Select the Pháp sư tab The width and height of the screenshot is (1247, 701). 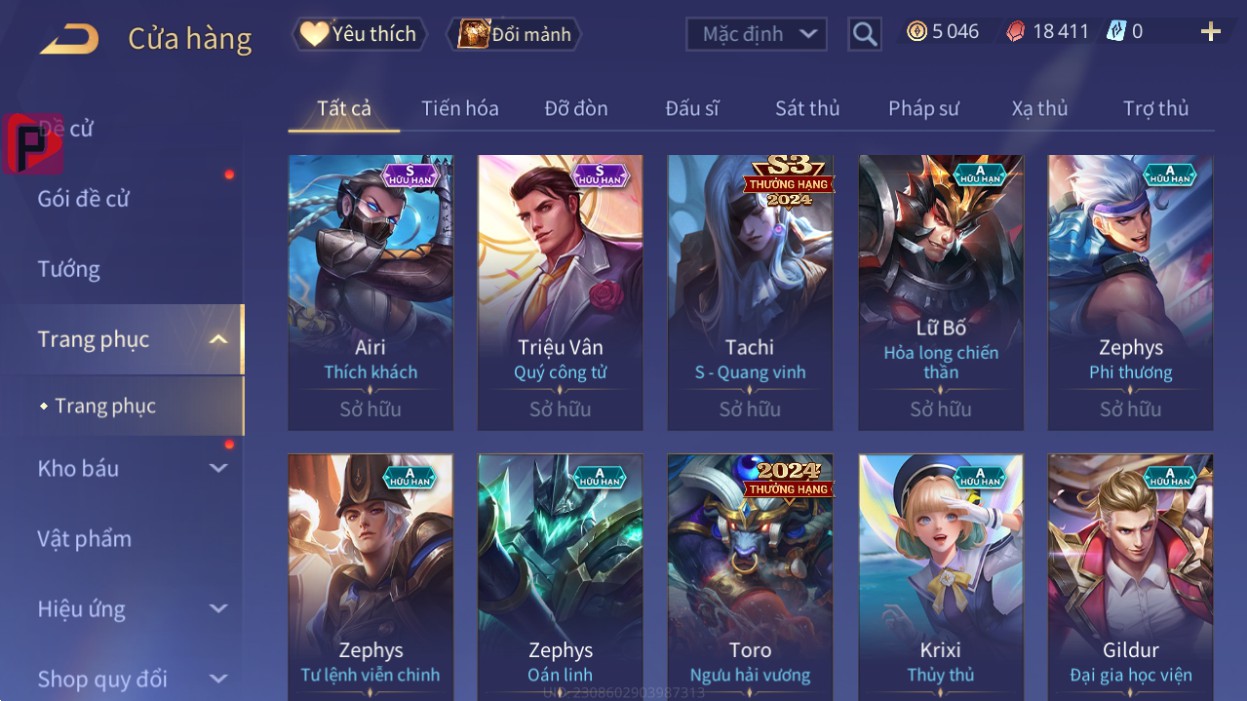923,108
